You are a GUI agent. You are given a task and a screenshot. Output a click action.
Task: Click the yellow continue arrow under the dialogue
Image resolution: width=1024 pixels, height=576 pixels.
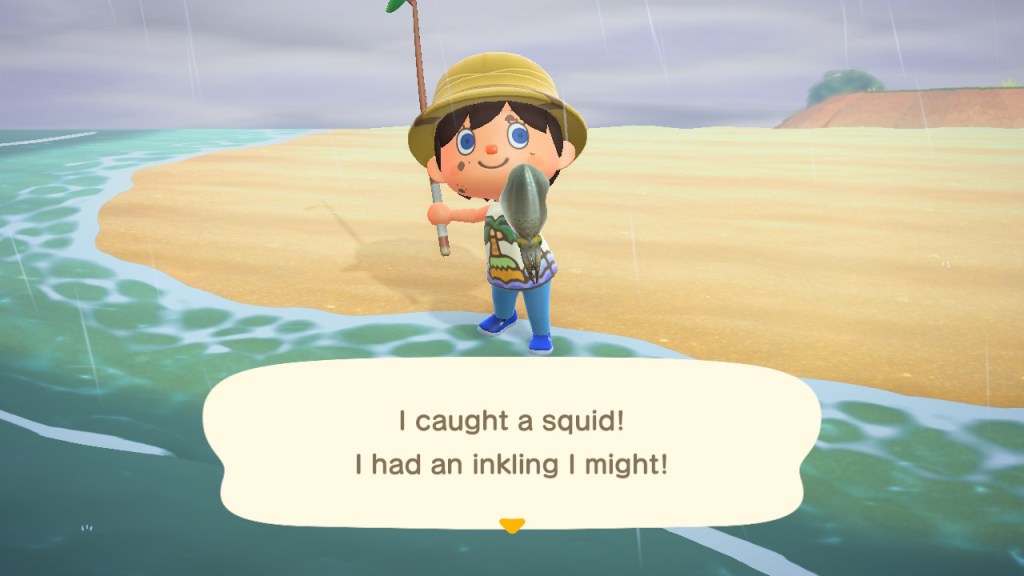point(512,525)
